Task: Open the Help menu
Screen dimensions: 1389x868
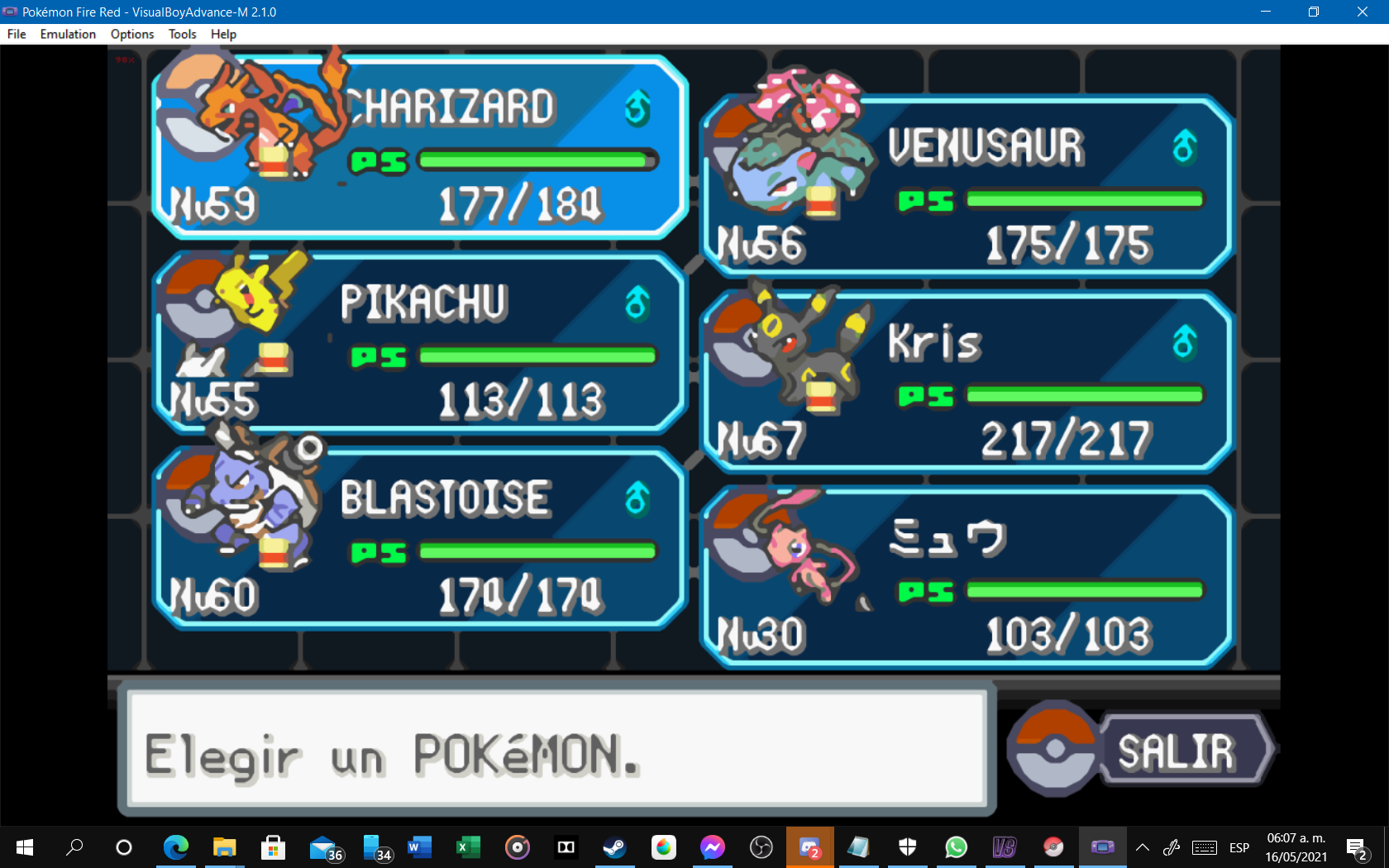Action: point(223,34)
